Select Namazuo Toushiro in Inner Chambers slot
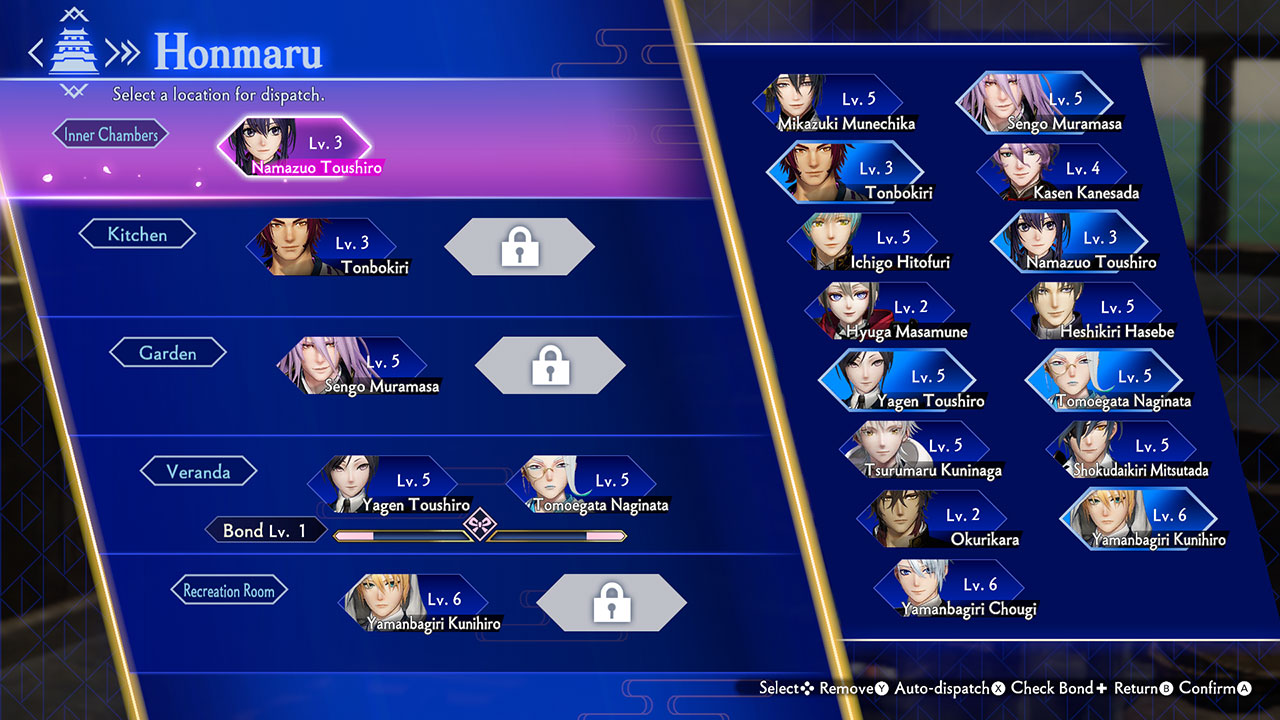 point(297,150)
